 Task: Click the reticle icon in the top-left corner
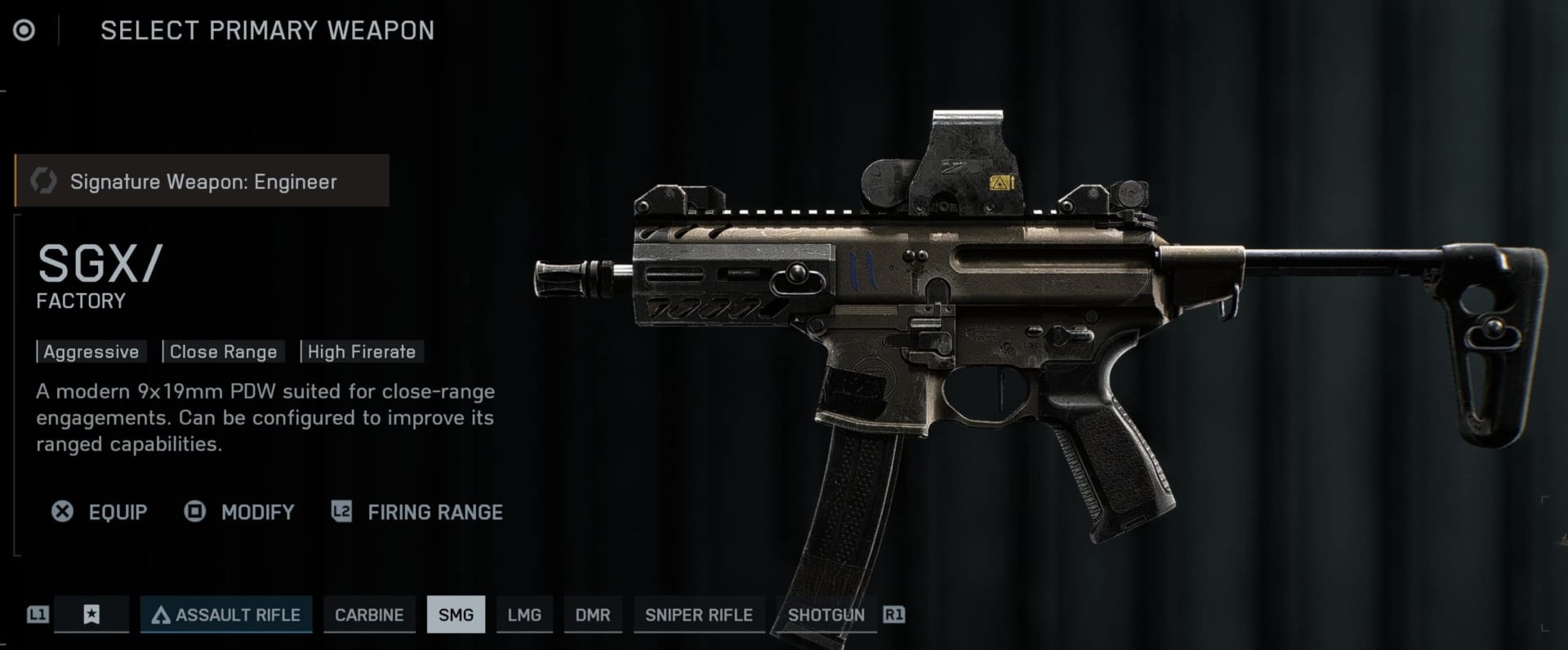pos(24,30)
